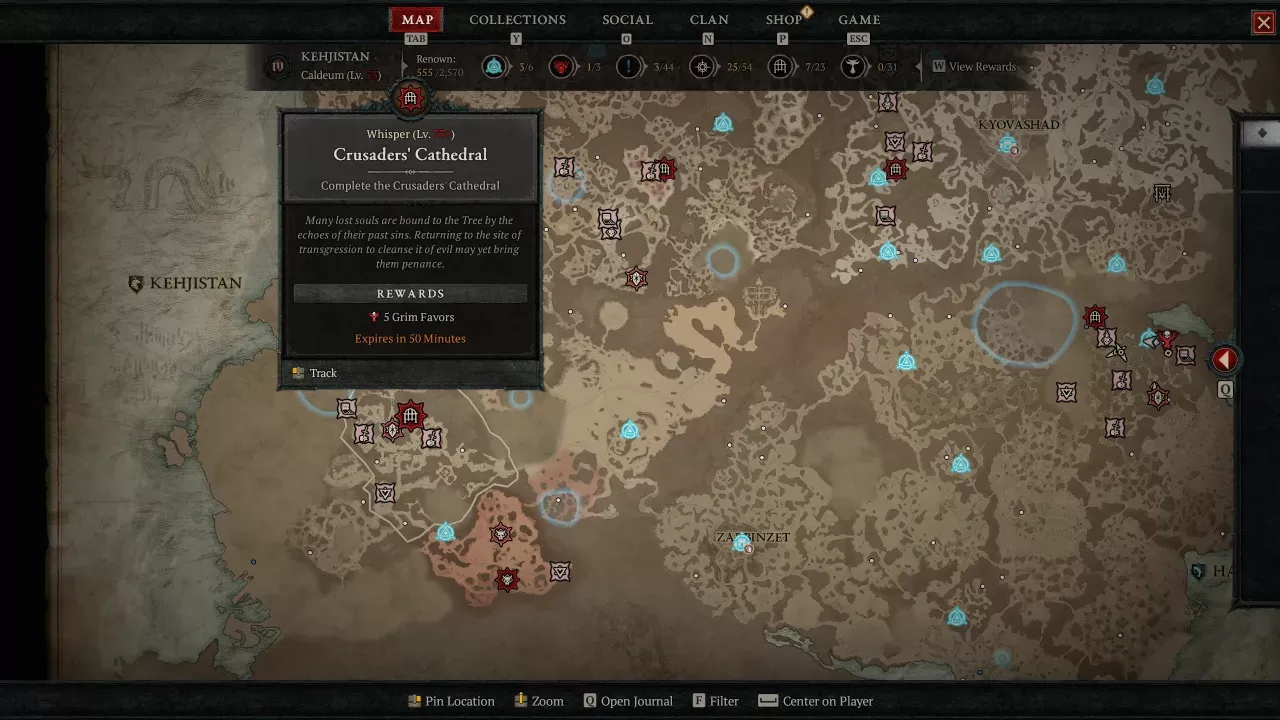Image resolution: width=1280 pixels, height=720 pixels.
Task: Switch to the Map tab
Action: 417,20
